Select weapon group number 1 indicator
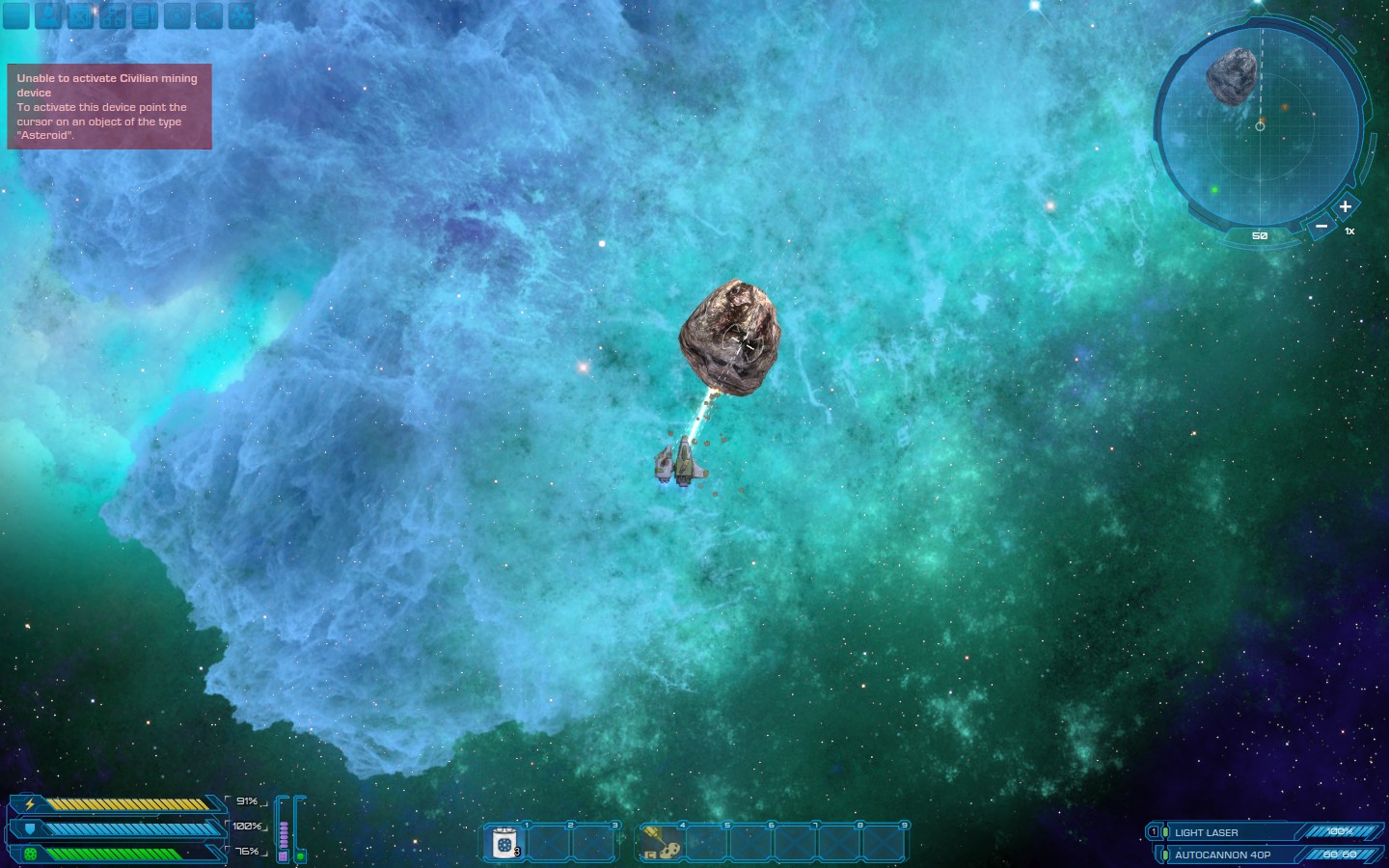The image size is (1389, 868). [1154, 830]
